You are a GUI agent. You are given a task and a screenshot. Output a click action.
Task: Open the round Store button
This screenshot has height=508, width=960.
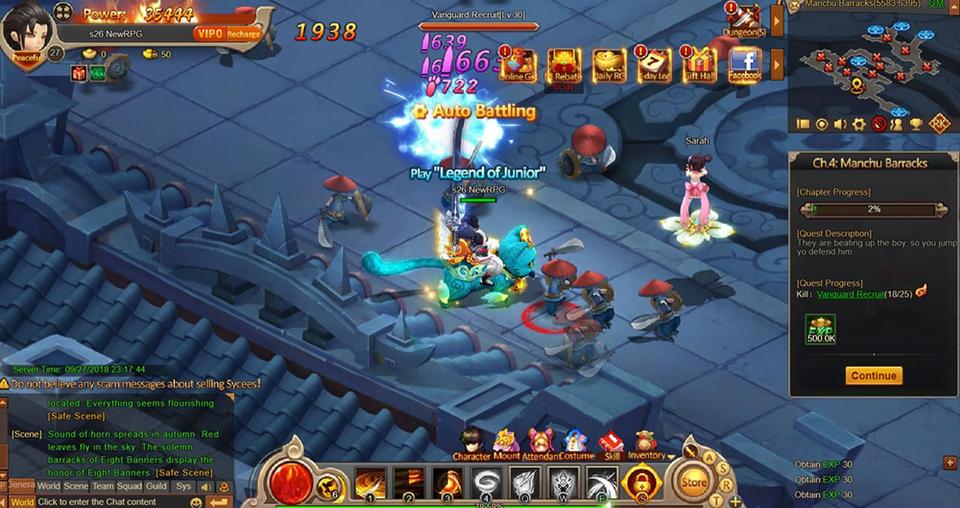(x=693, y=482)
